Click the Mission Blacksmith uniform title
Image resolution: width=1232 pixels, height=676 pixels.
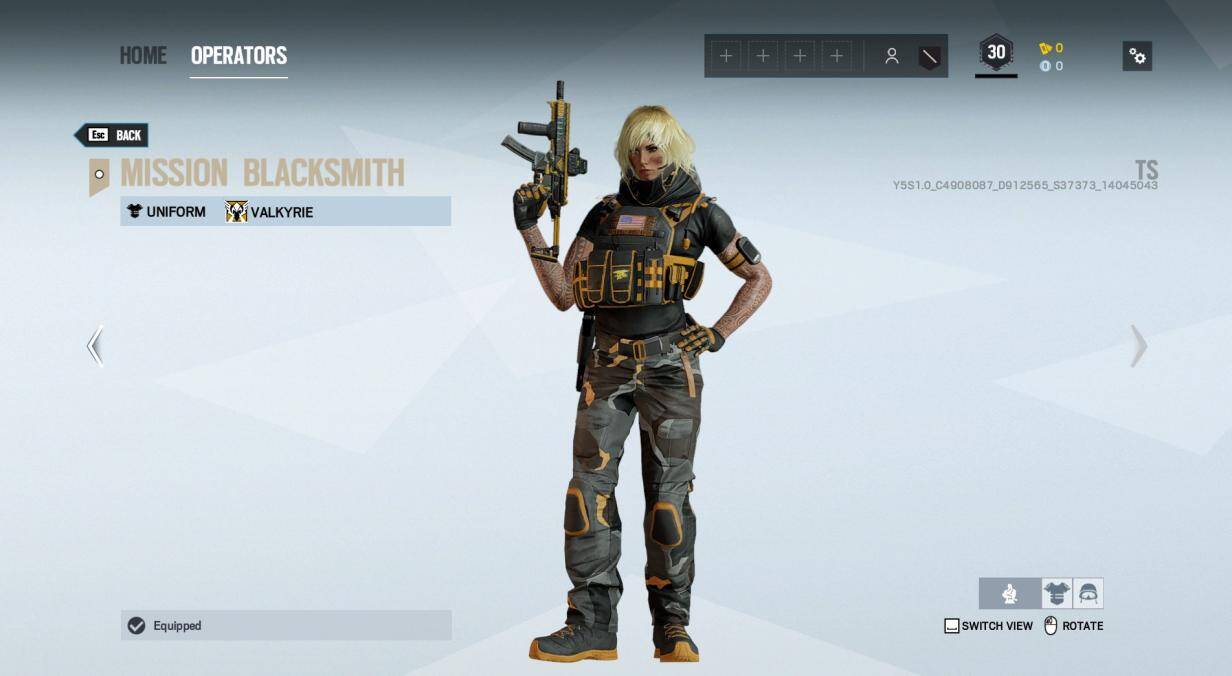pyautogui.click(x=262, y=173)
